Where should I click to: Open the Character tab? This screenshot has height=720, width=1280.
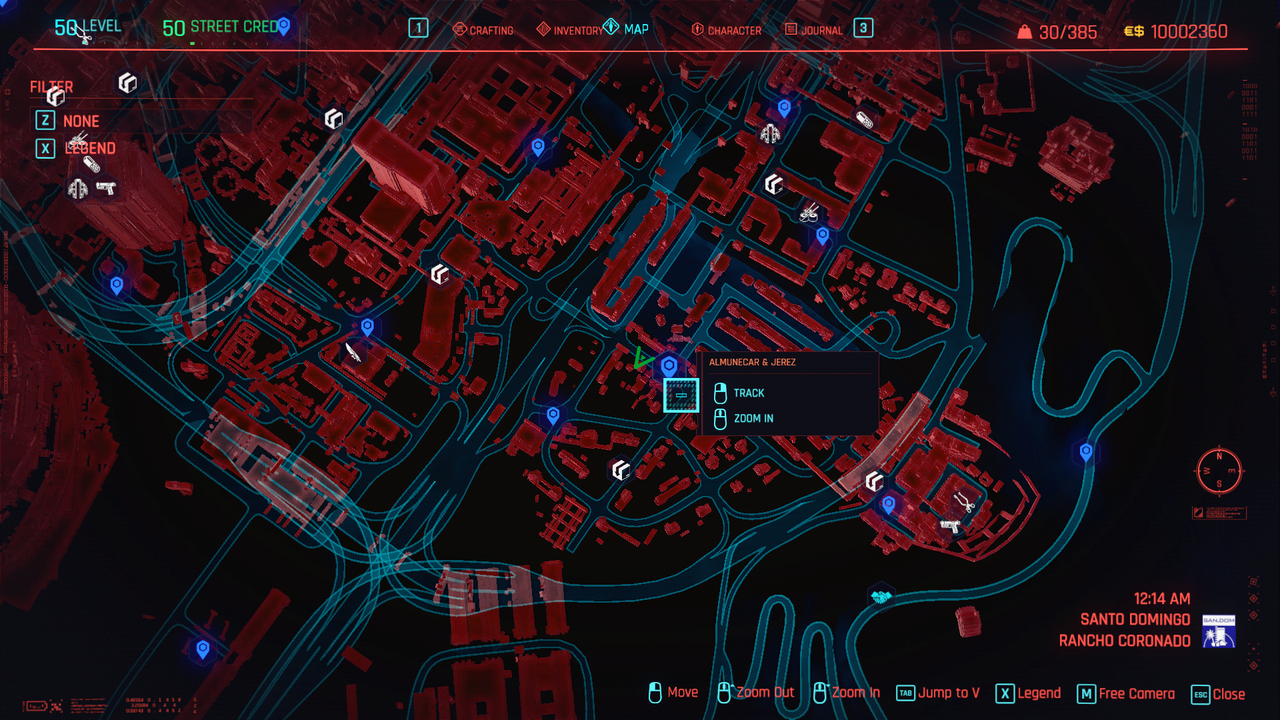pyautogui.click(x=726, y=30)
